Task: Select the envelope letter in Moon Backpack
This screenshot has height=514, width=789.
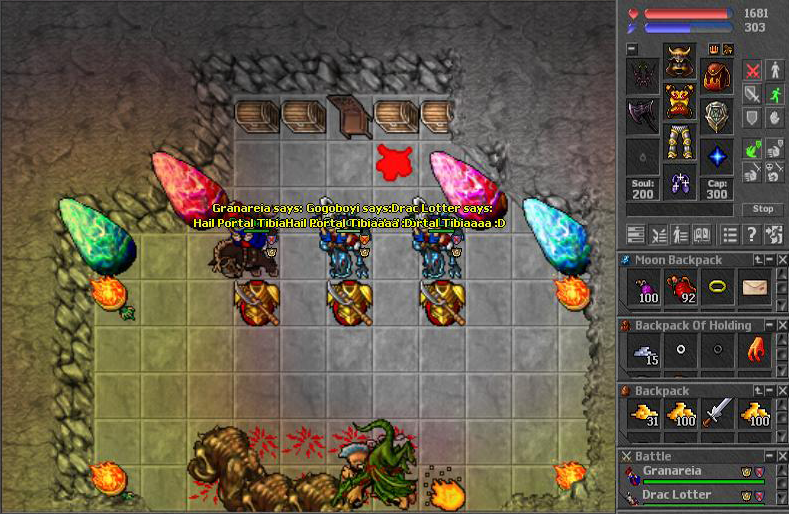Action: point(756,288)
